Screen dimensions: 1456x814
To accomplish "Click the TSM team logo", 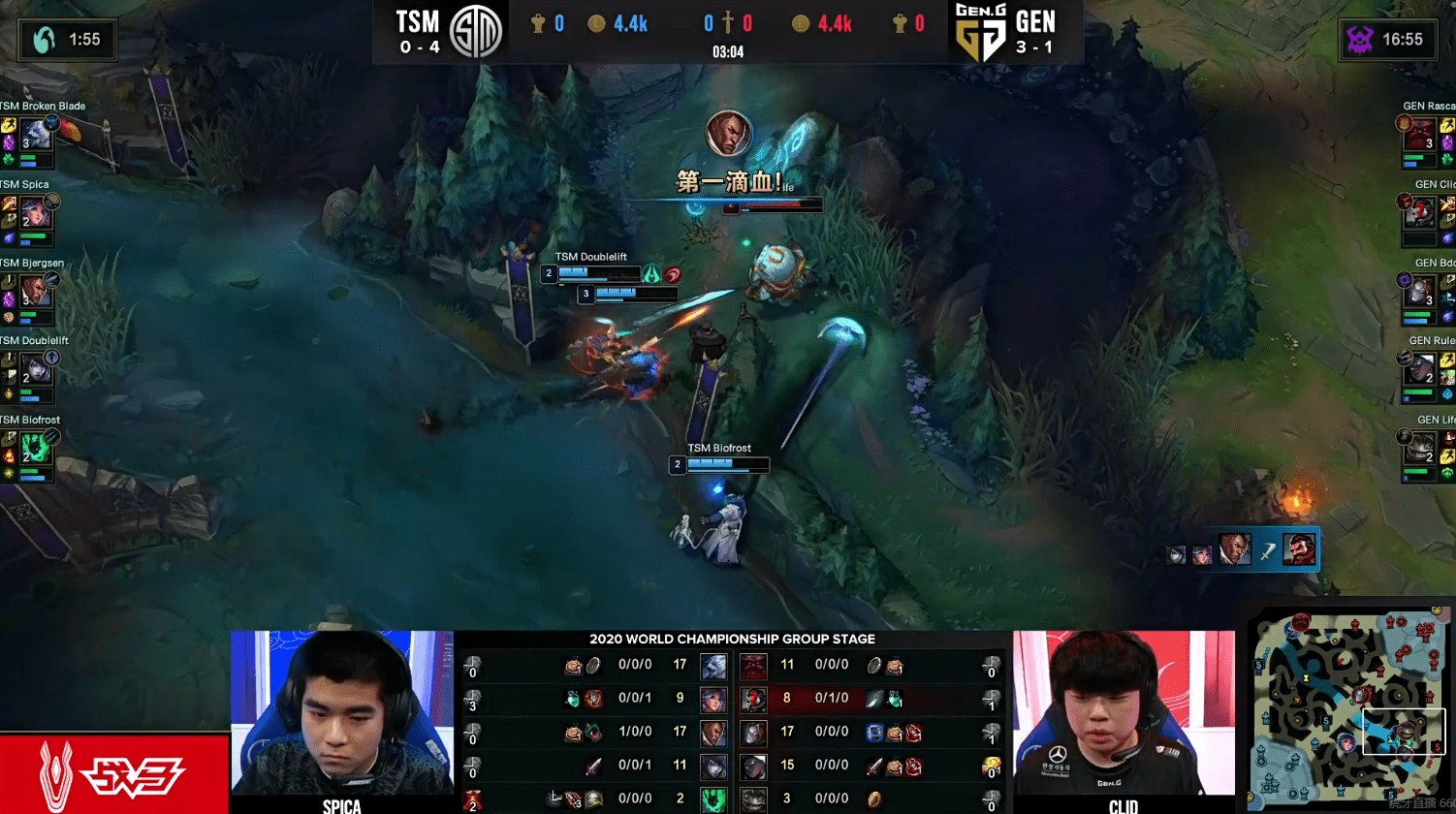I will [x=476, y=32].
